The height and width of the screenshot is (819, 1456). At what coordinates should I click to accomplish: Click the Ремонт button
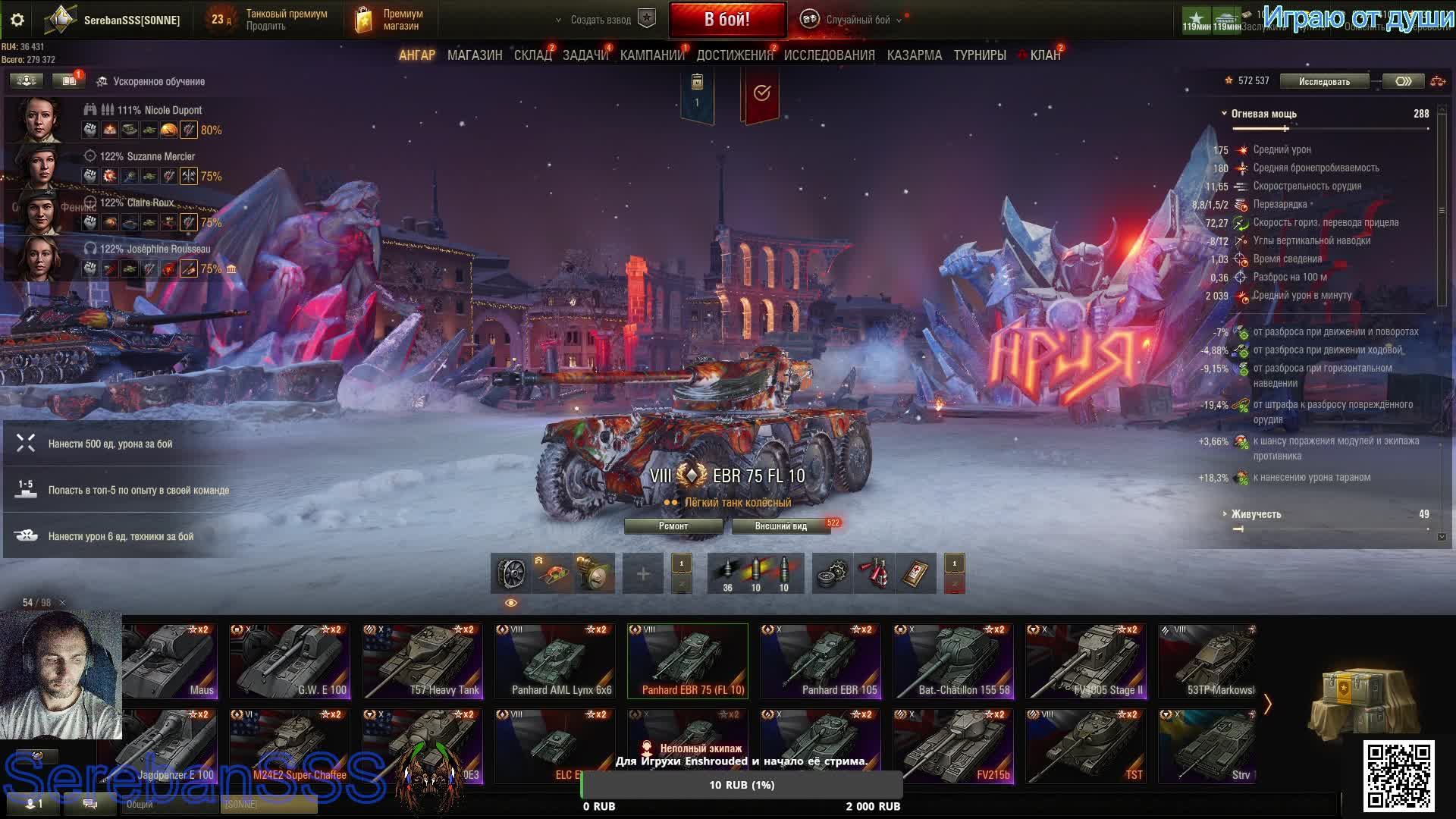673,526
